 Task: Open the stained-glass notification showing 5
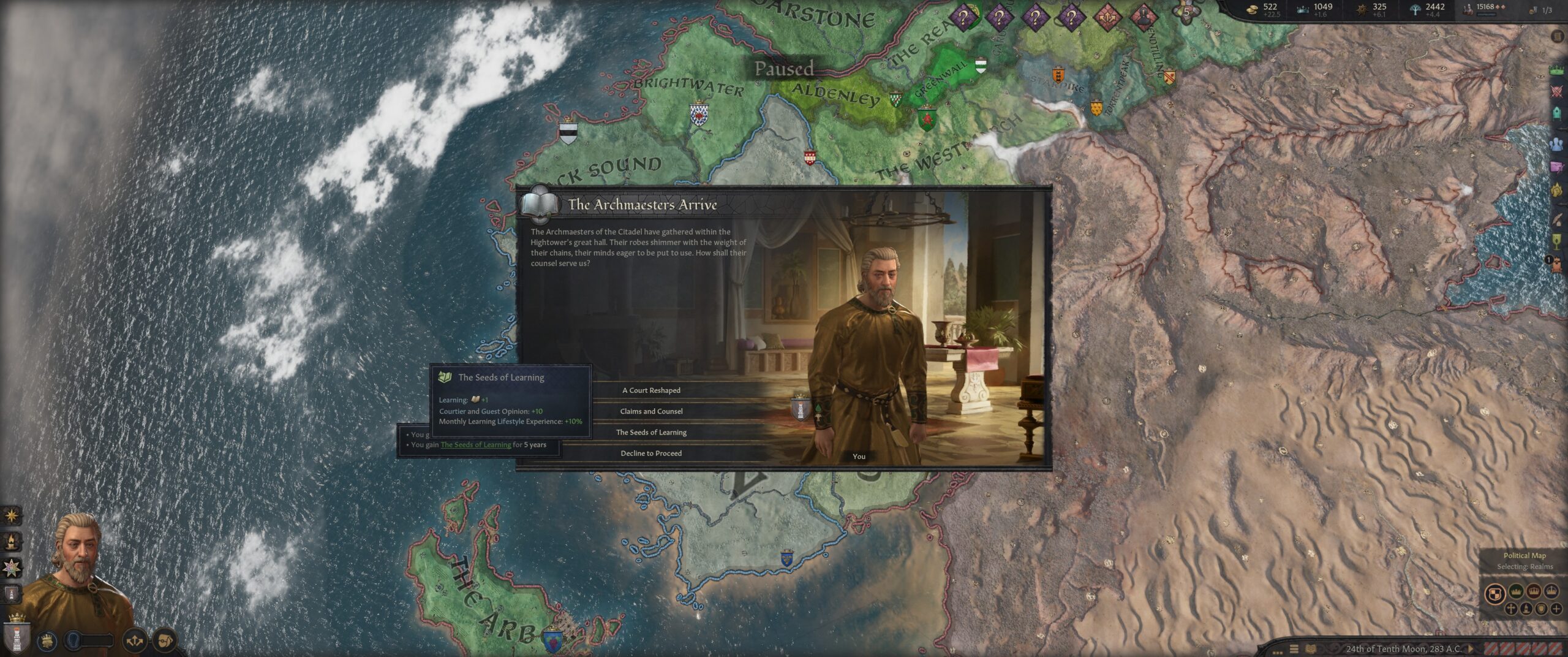coord(1186,12)
